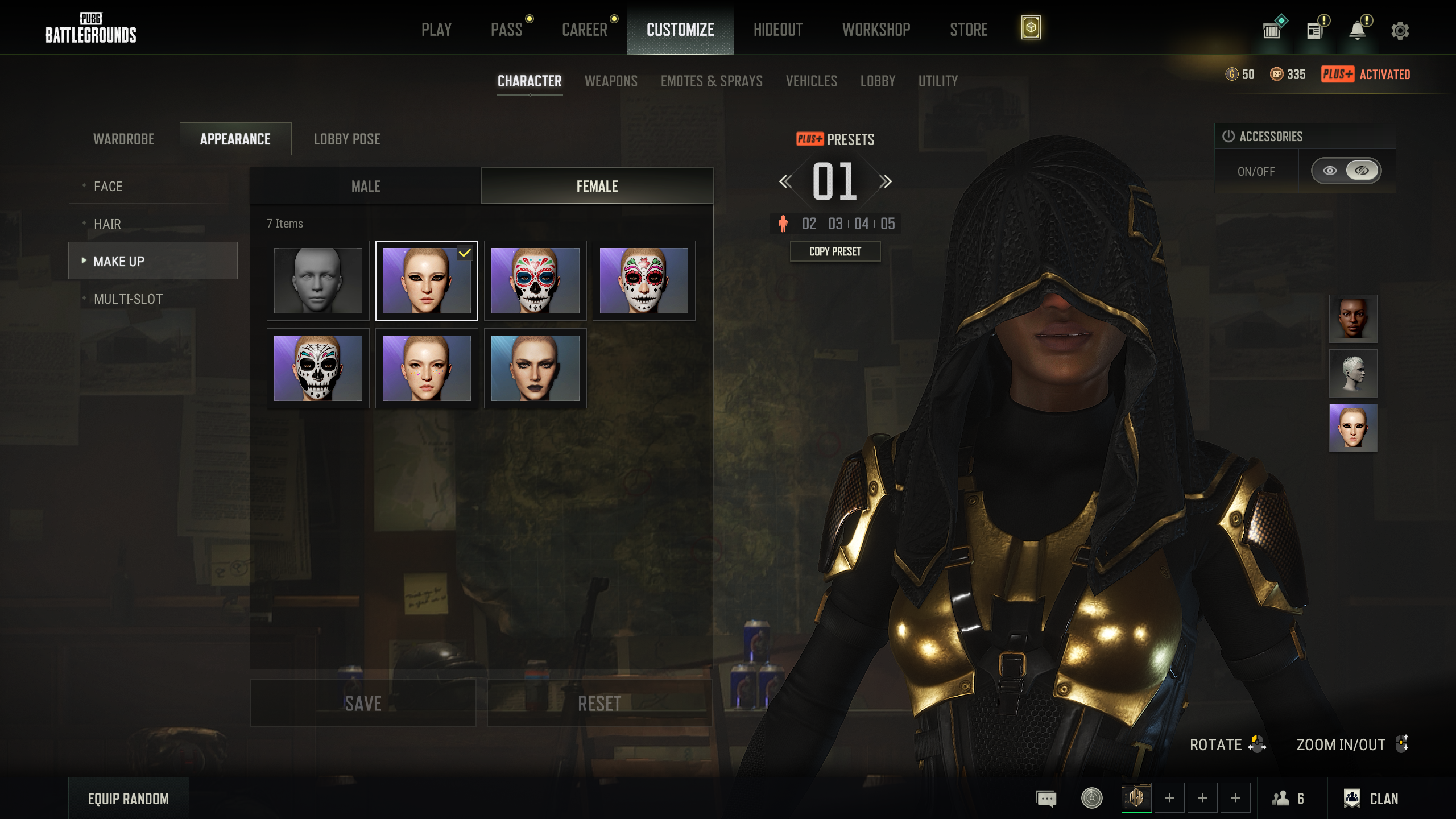Switch to the Weapons customization tab
Screen dimensions: 1456x819
tap(611, 81)
